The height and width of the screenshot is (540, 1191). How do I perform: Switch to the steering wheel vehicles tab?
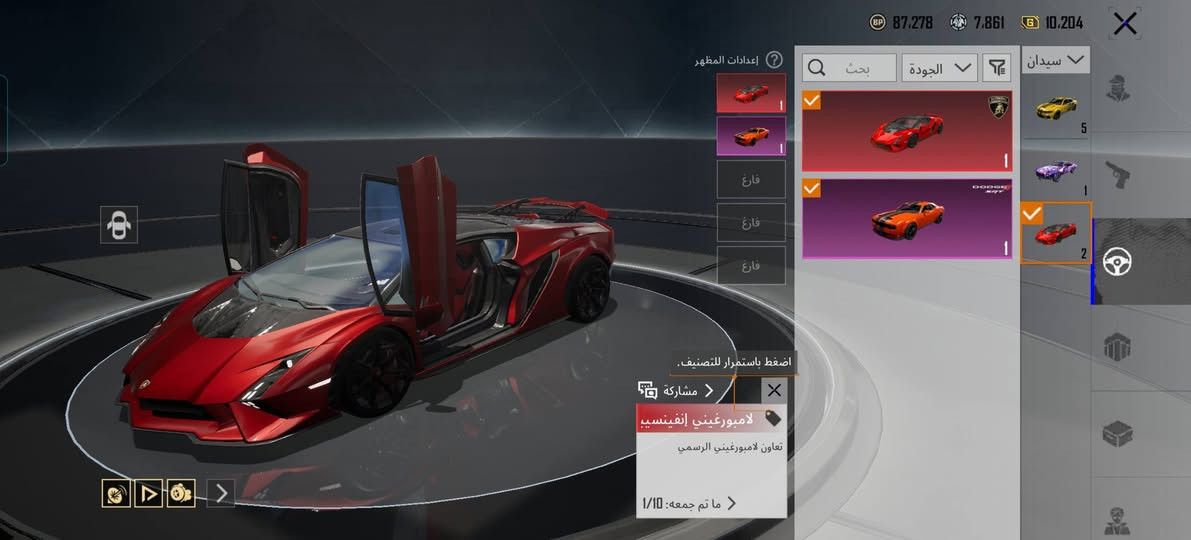(x=1117, y=262)
